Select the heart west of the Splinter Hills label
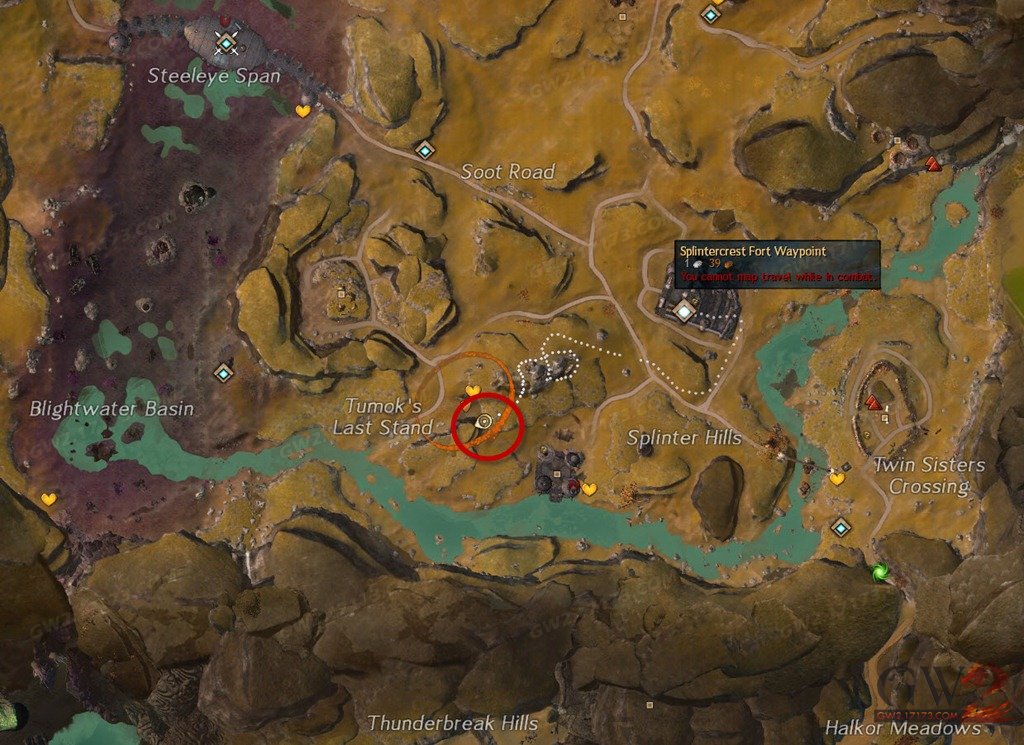The image size is (1024, 745). [x=589, y=489]
